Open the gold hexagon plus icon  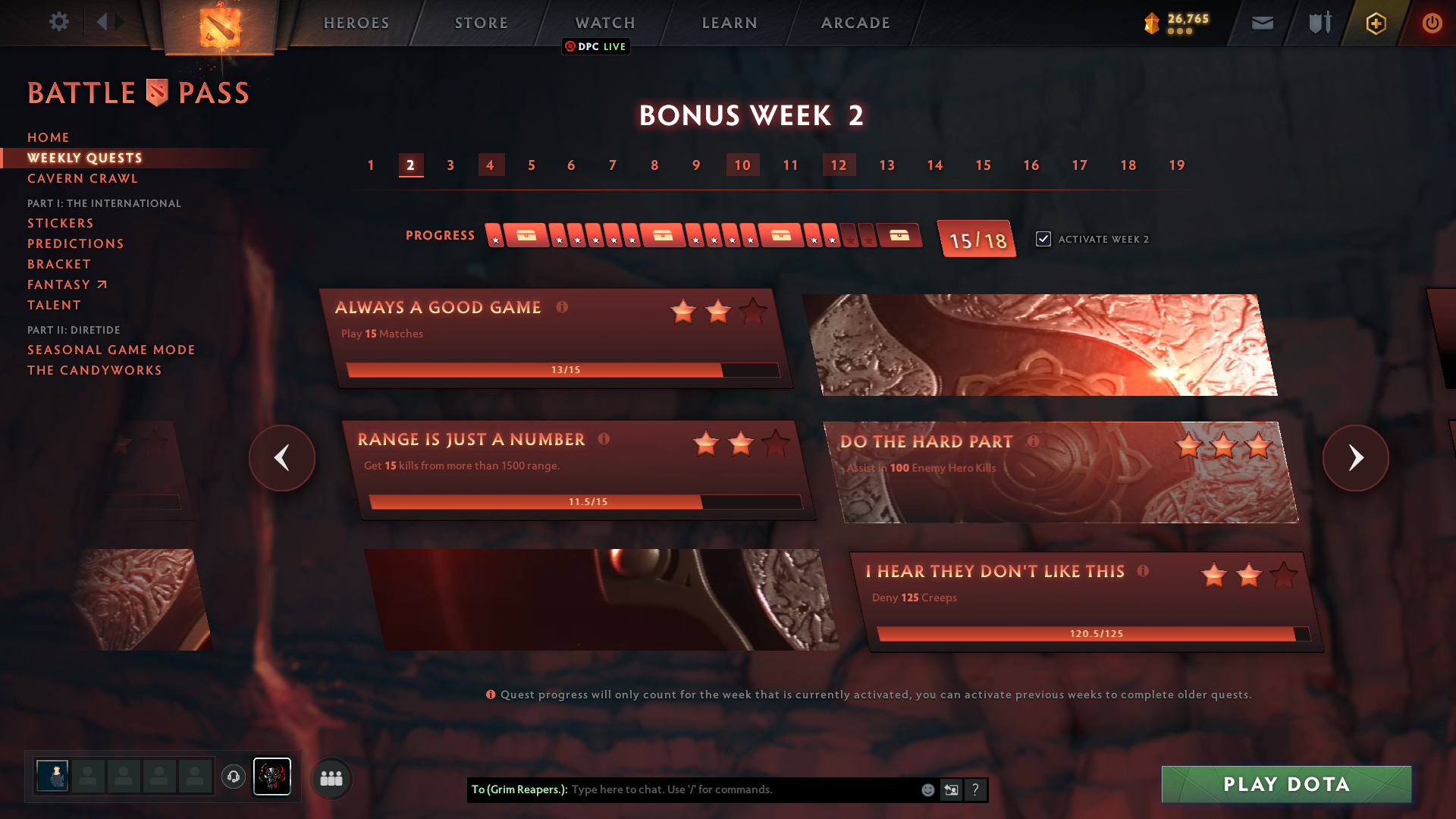pyautogui.click(x=1375, y=23)
